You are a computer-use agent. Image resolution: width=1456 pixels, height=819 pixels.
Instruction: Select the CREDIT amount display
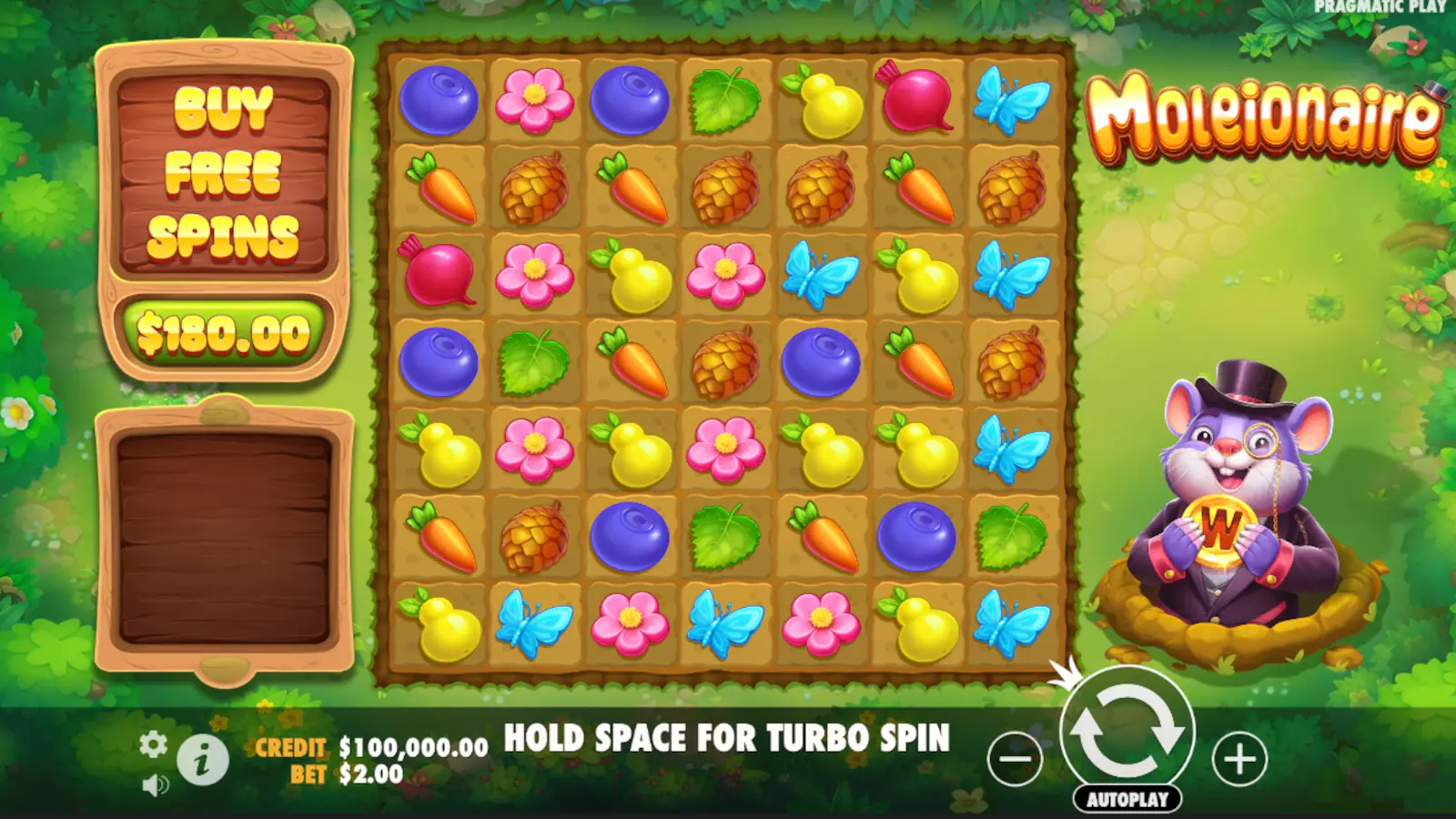409,748
